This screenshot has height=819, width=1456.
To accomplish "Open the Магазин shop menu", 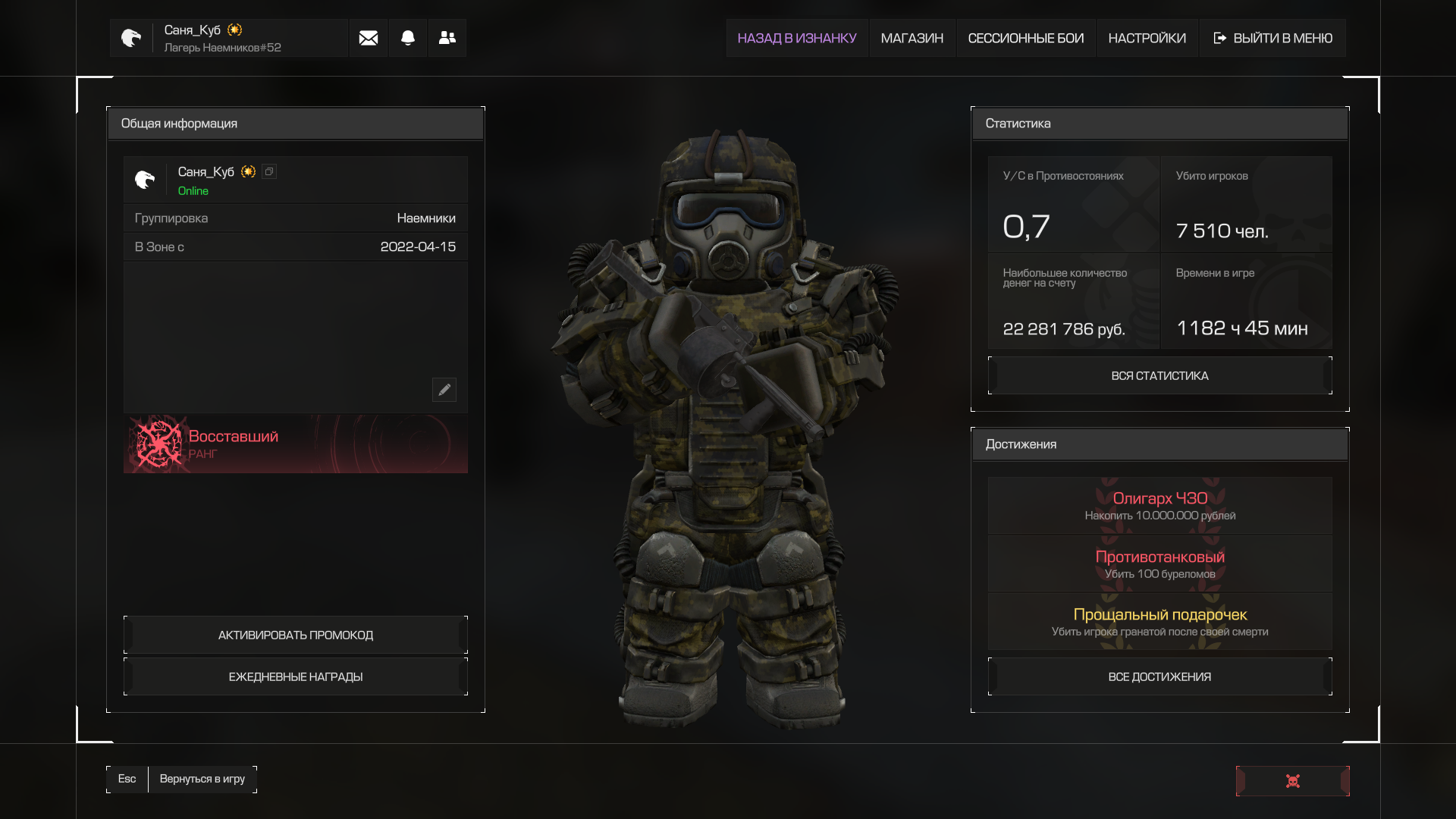I will (x=912, y=38).
